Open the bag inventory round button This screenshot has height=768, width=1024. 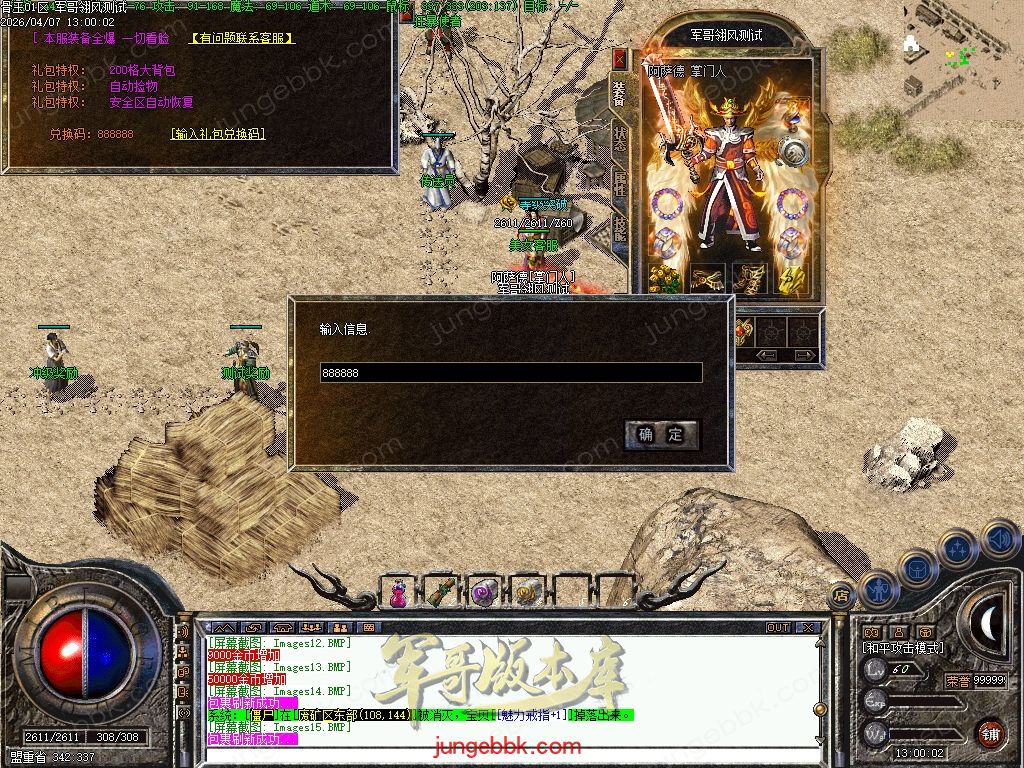pyautogui.click(x=917, y=568)
